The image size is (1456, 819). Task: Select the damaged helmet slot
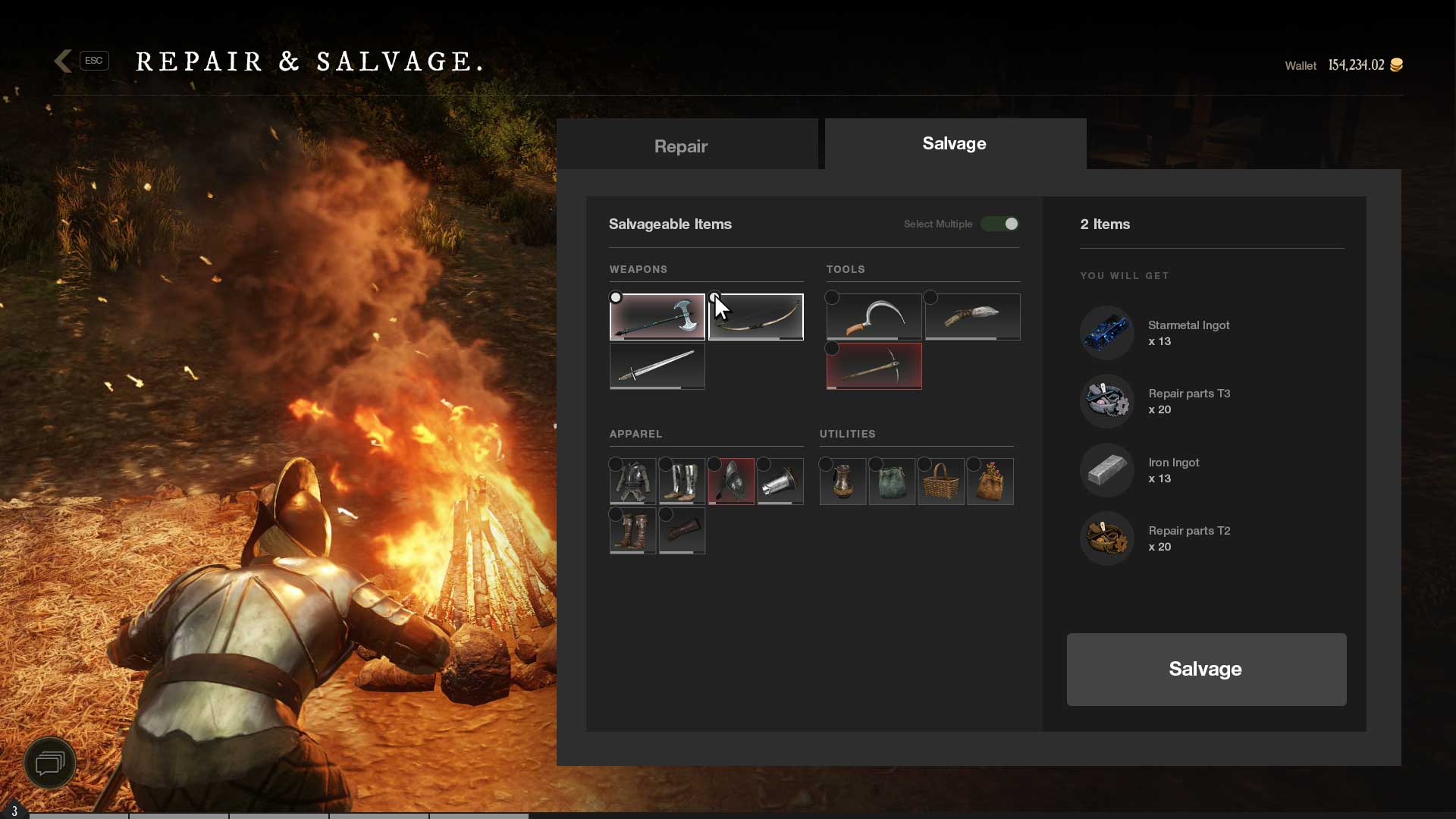coord(731,482)
